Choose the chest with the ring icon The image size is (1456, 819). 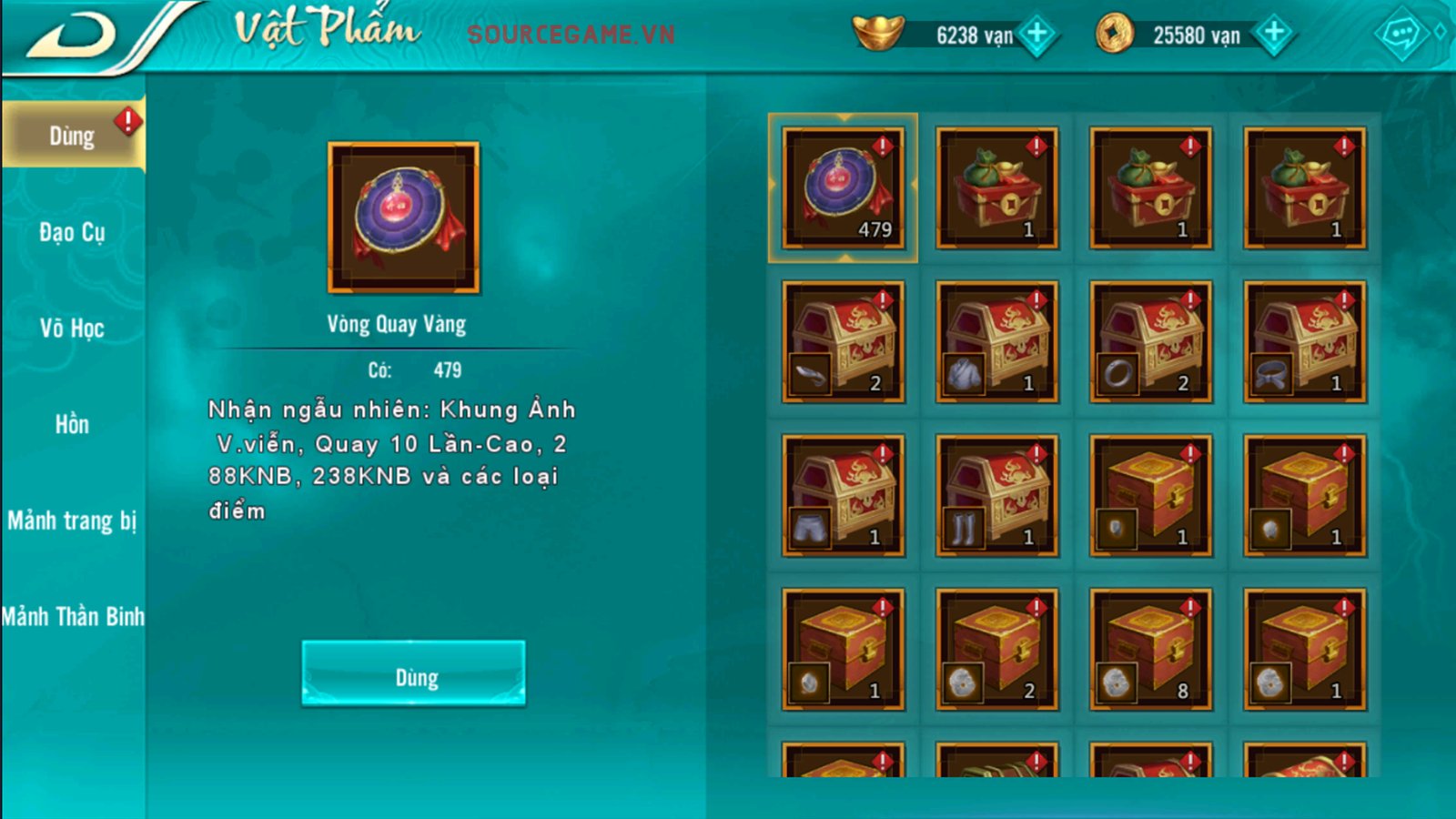(1150, 341)
